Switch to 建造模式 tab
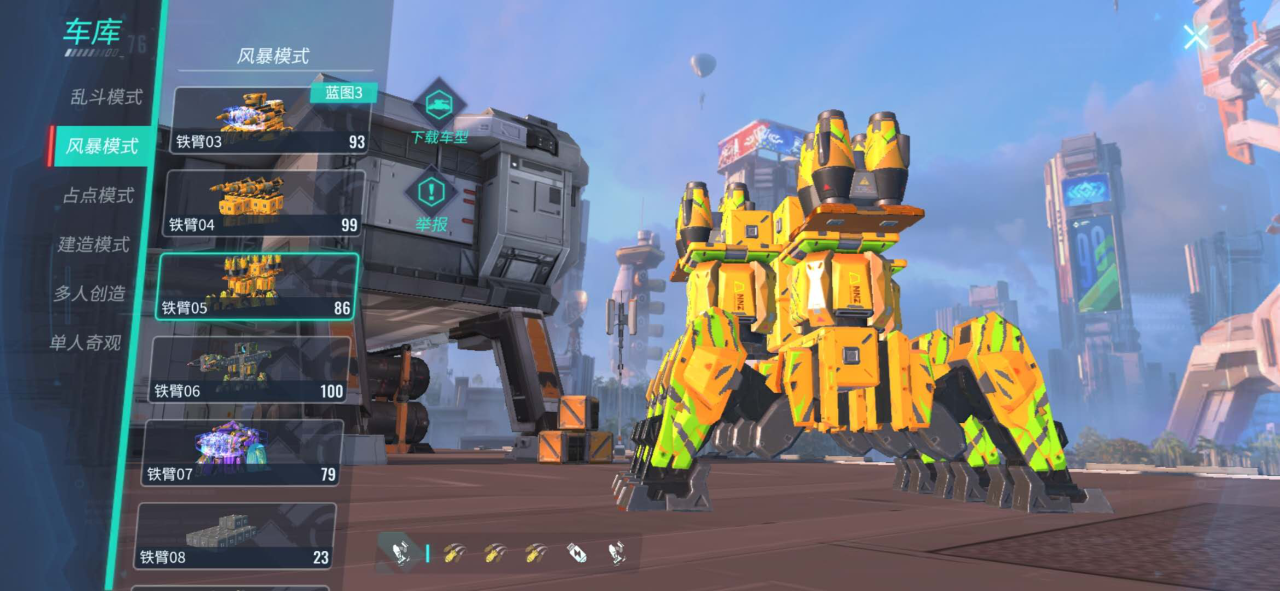 pos(94,244)
